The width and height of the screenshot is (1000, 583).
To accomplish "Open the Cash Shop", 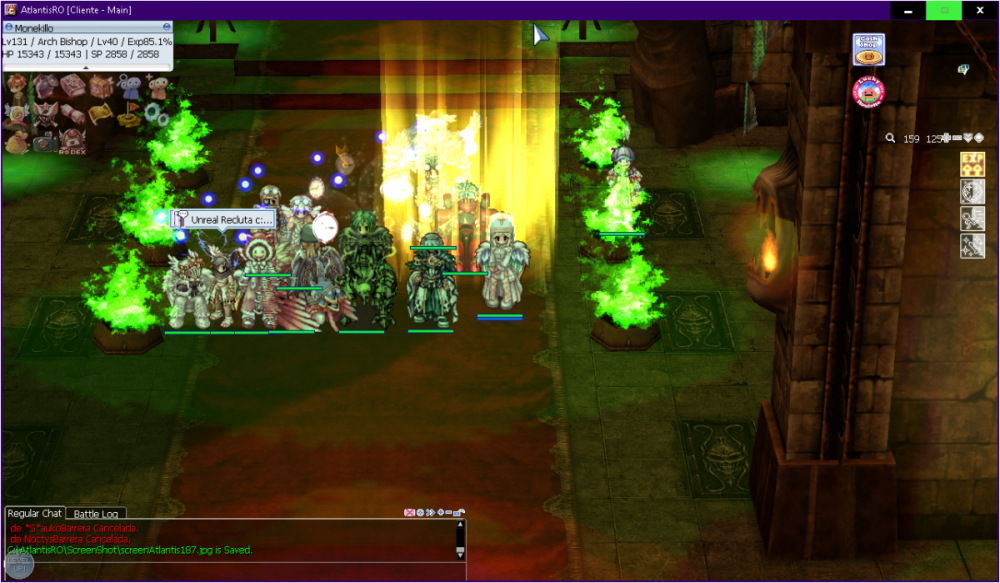I will 868,50.
